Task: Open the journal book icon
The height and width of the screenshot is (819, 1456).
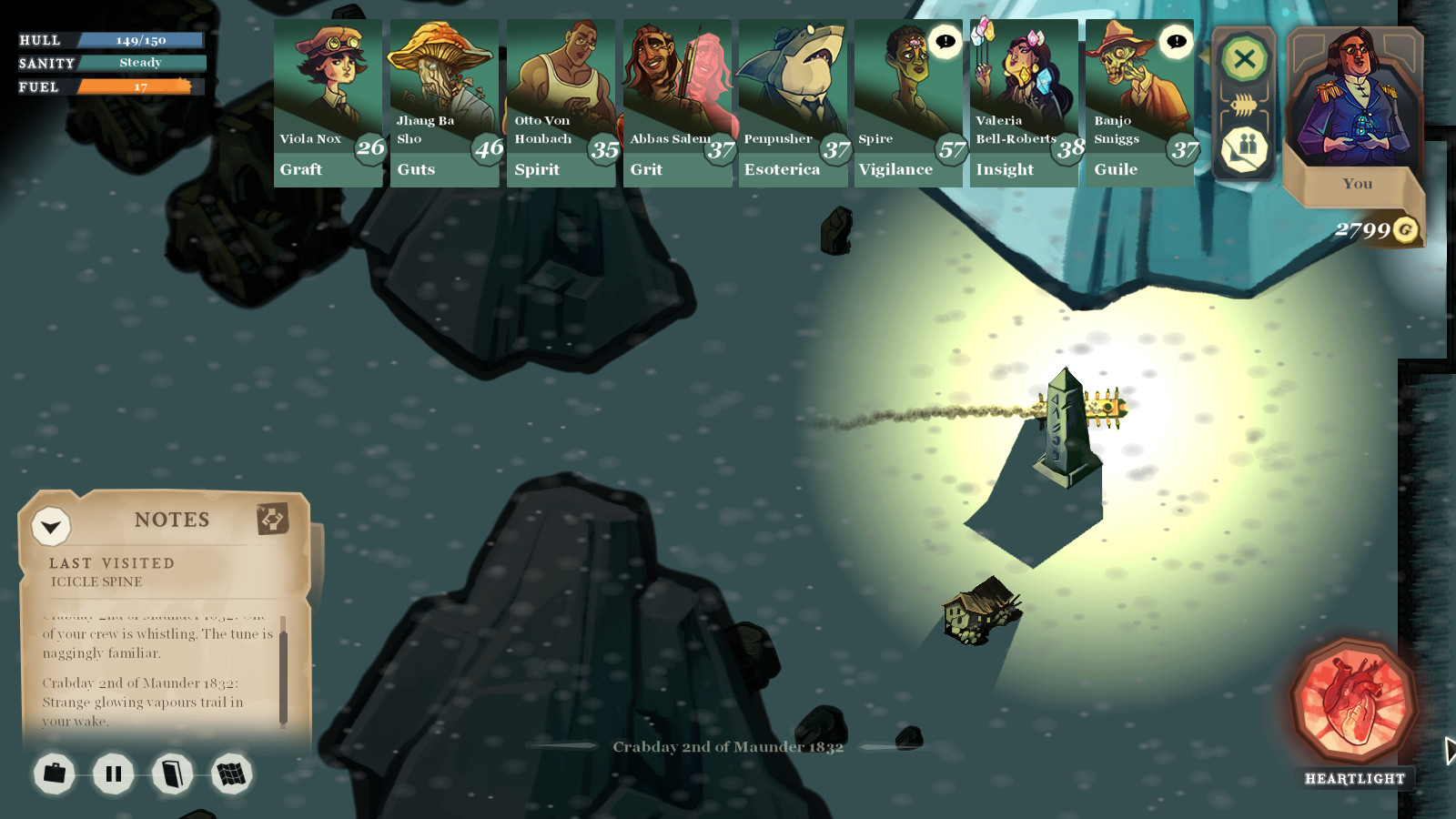Action: pyautogui.click(x=173, y=774)
